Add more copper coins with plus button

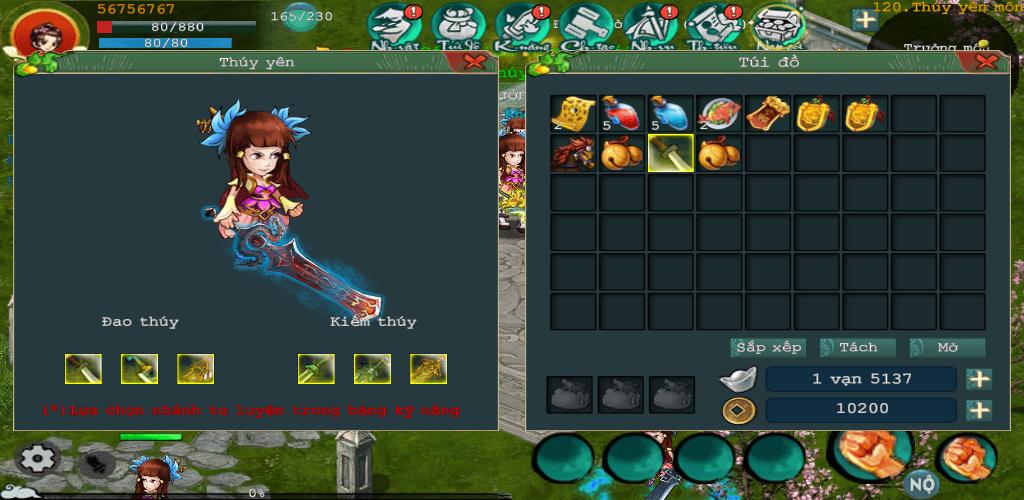click(979, 410)
